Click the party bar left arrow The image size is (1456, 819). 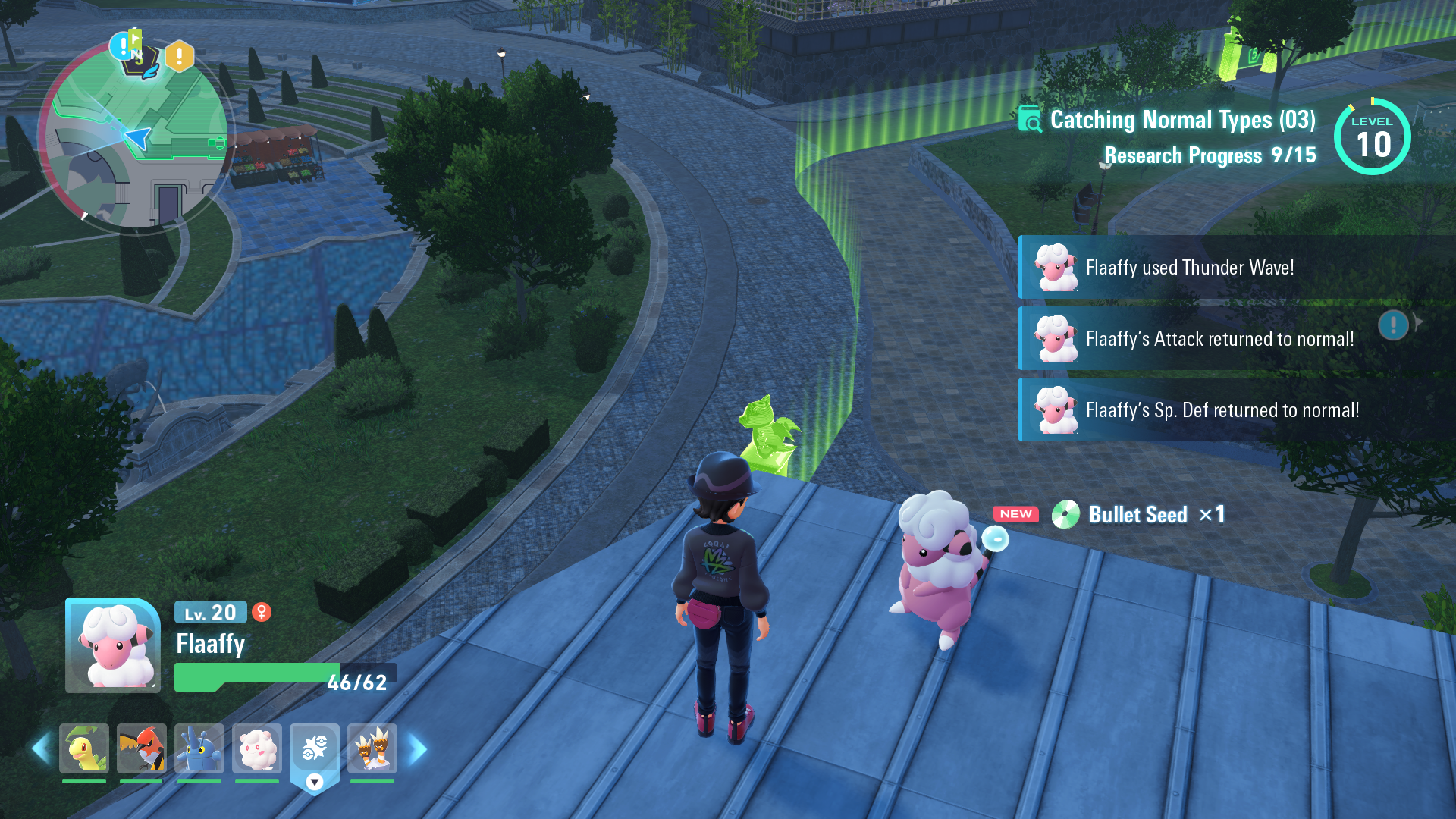tap(41, 749)
